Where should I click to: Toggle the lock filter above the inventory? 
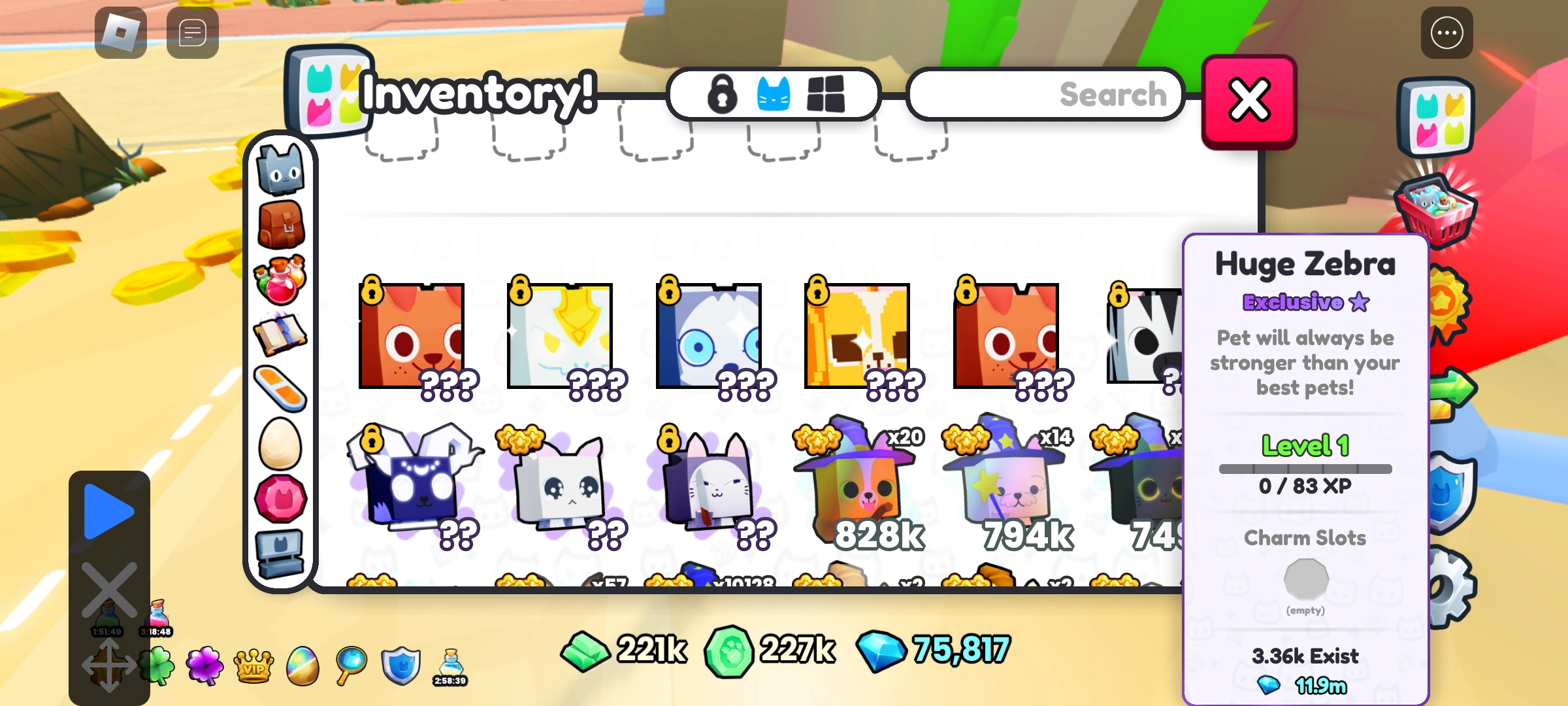point(722,95)
